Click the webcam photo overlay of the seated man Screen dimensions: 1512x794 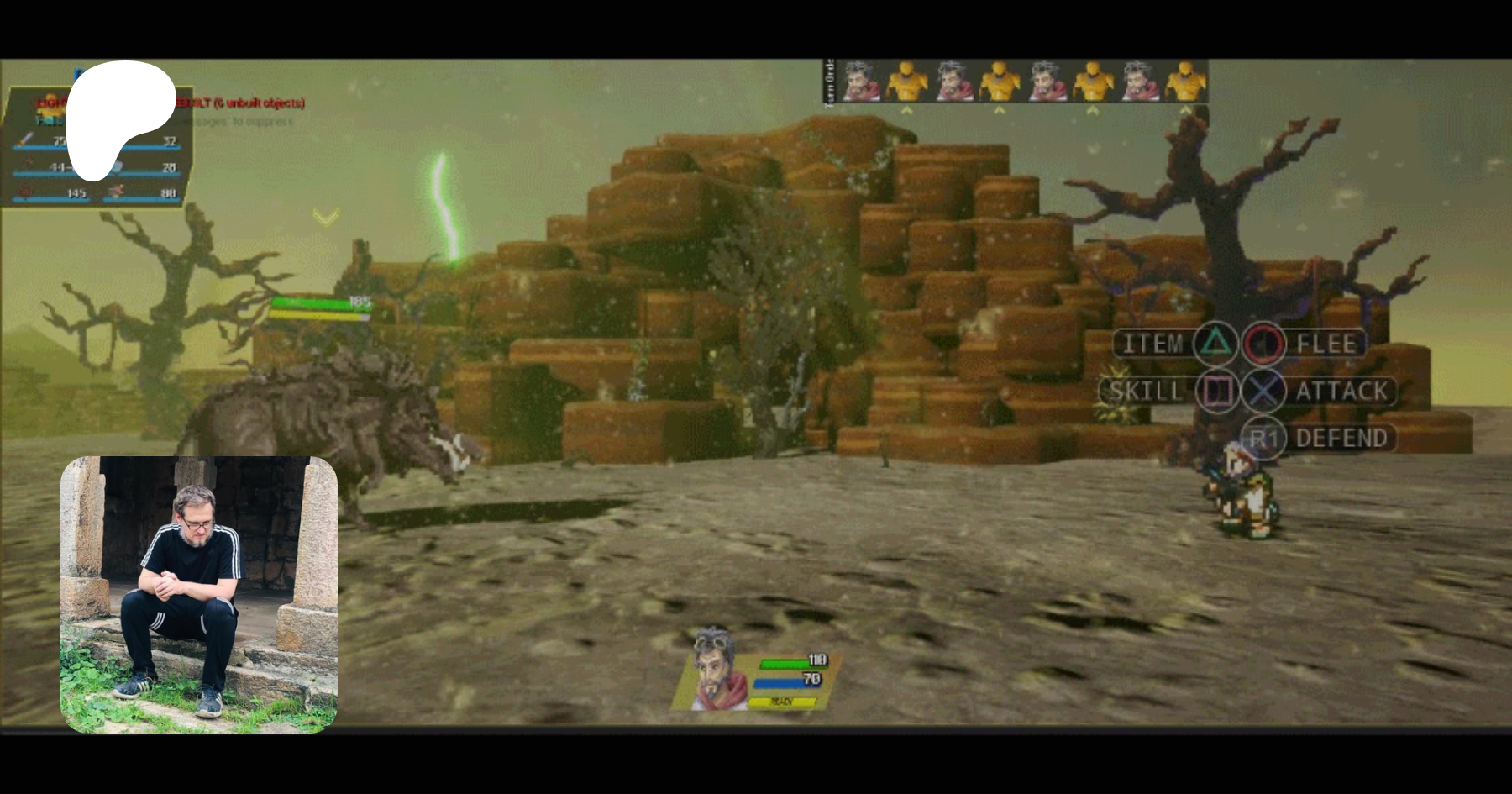(199, 594)
